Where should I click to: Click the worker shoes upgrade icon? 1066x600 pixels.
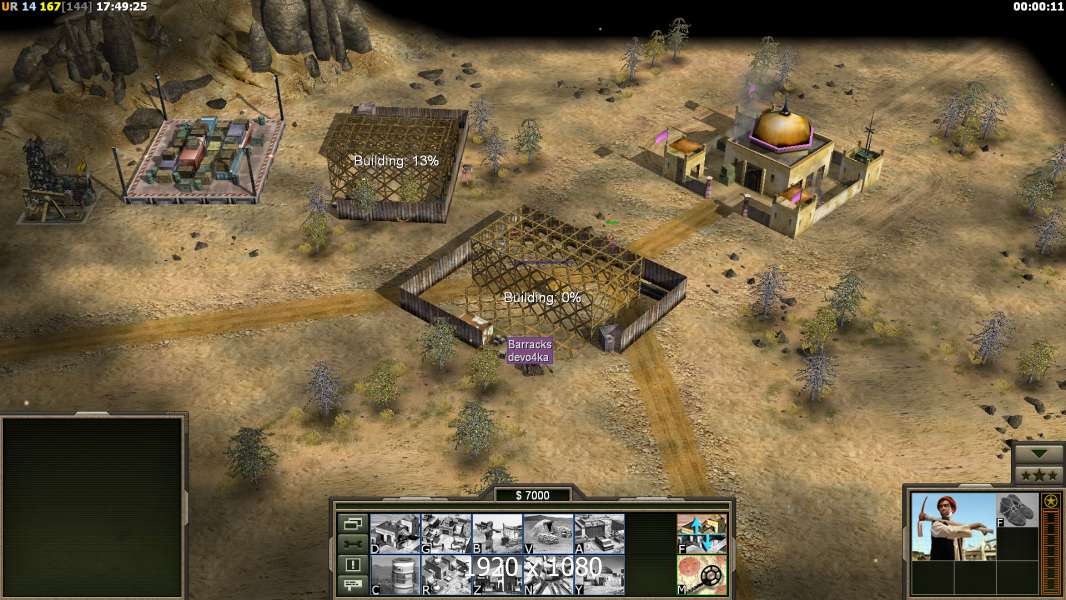[1017, 510]
